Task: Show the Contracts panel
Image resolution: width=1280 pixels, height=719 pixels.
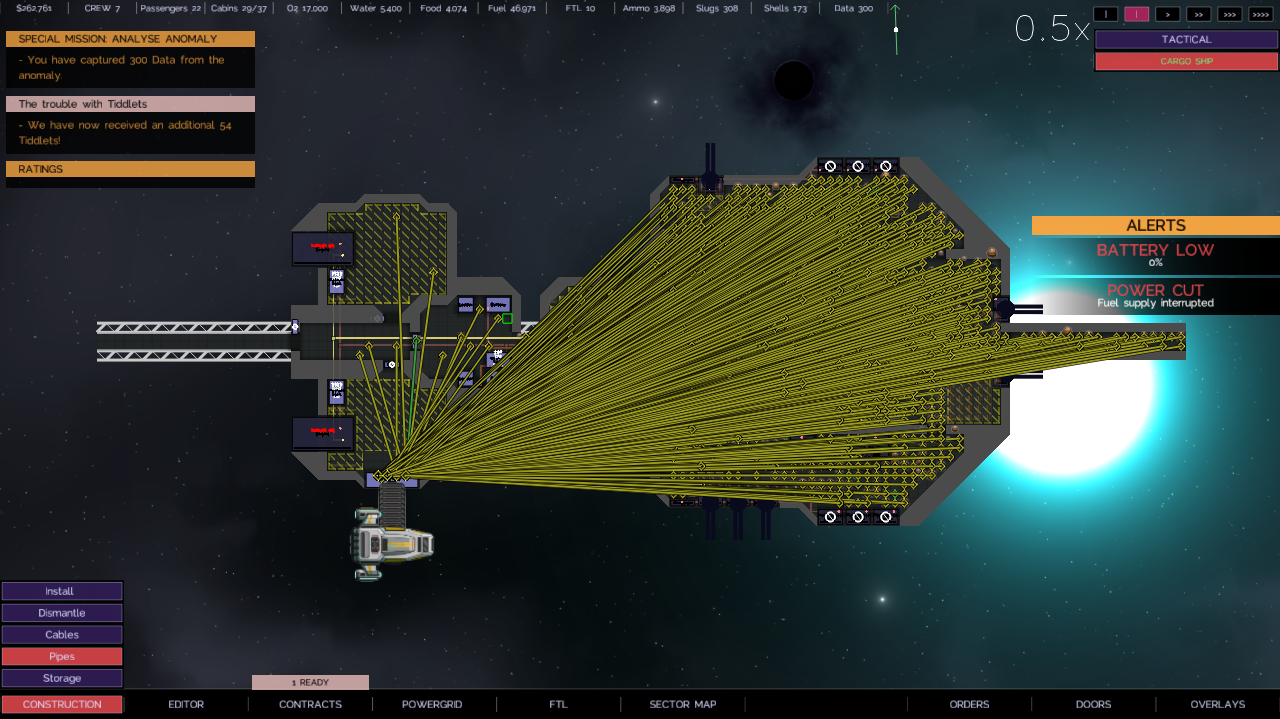Action: [310, 704]
